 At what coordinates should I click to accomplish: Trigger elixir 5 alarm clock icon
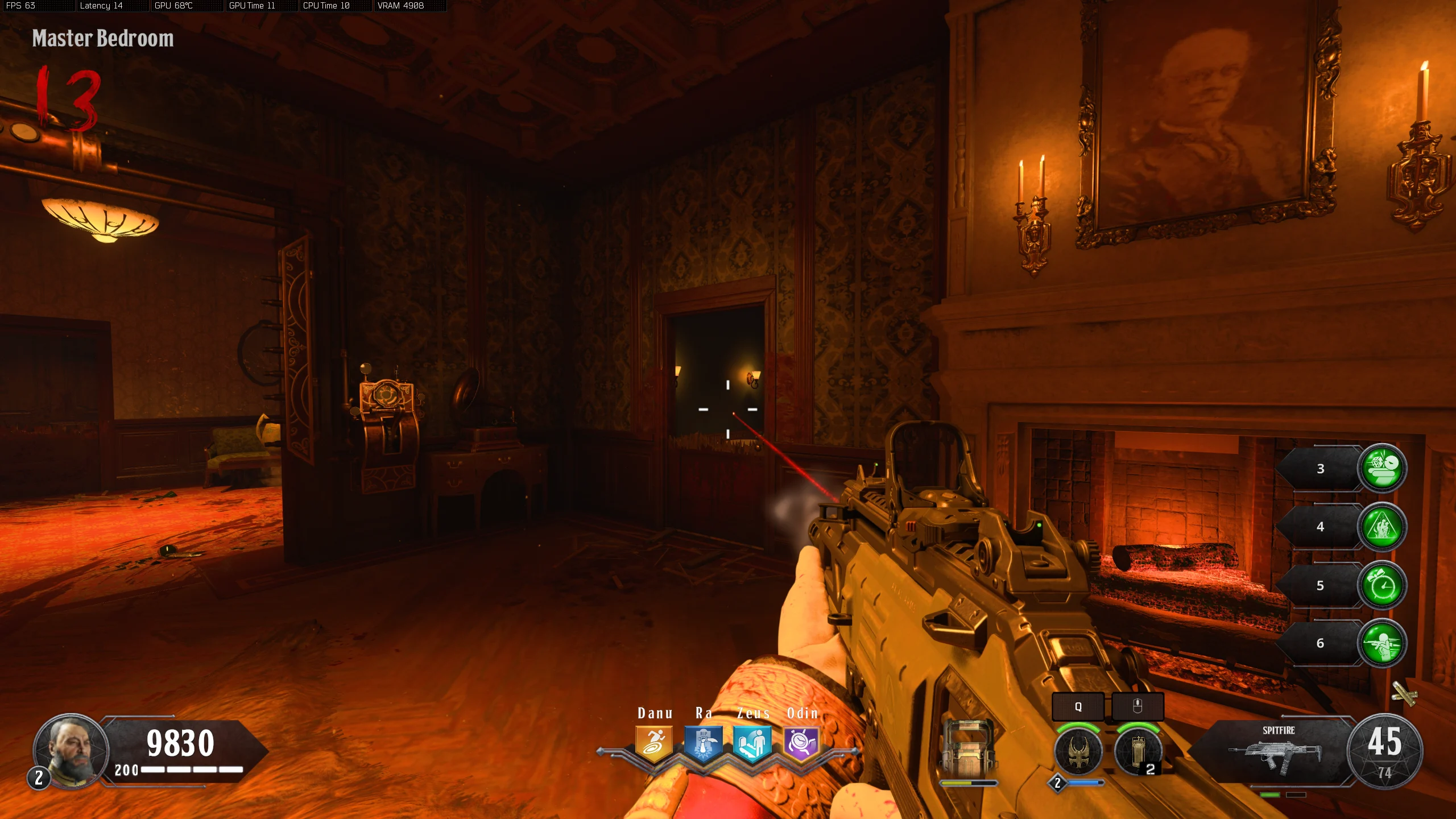click(1382, 585)
